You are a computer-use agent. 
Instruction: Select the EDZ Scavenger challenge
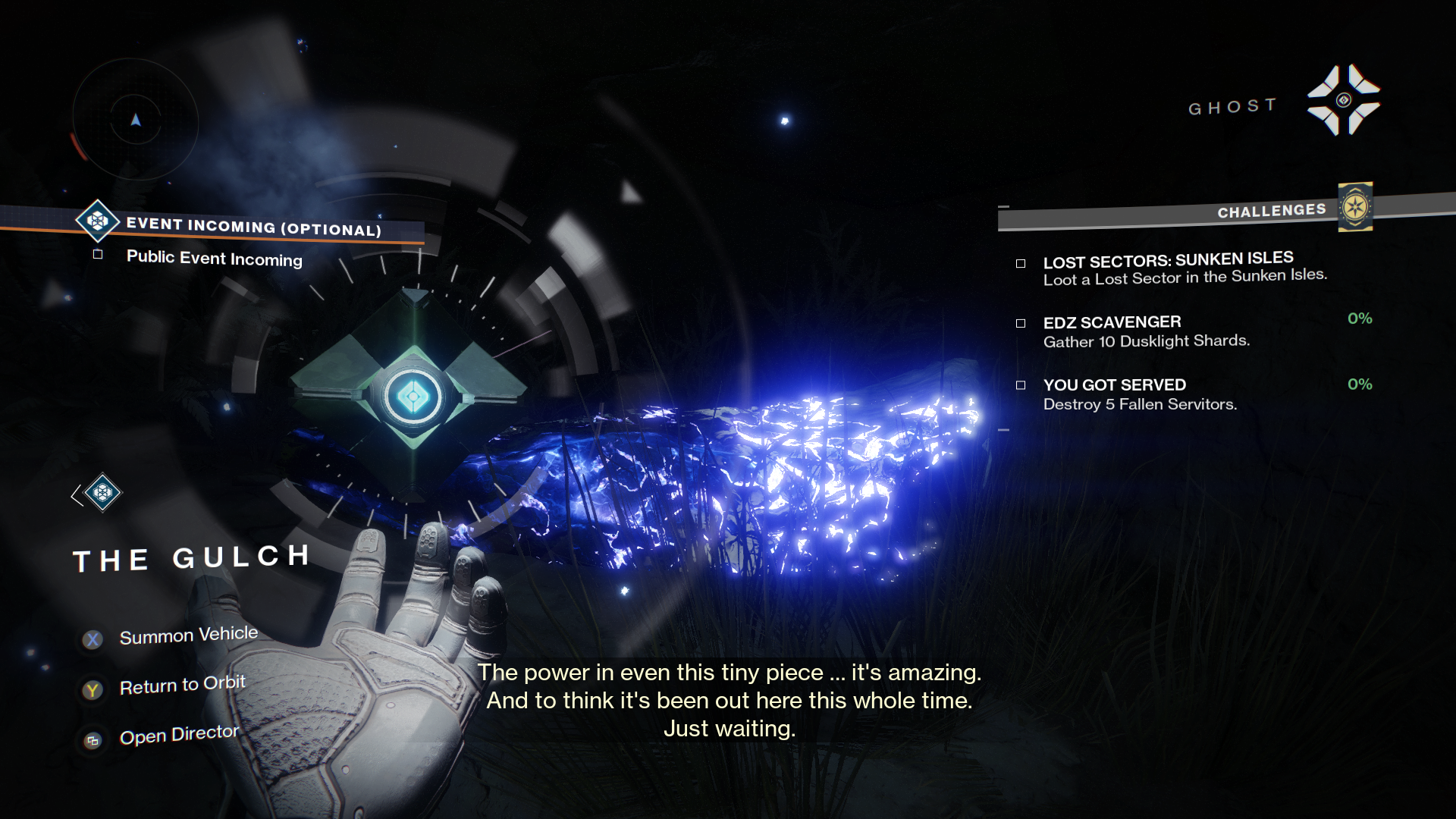(1145, 331)
